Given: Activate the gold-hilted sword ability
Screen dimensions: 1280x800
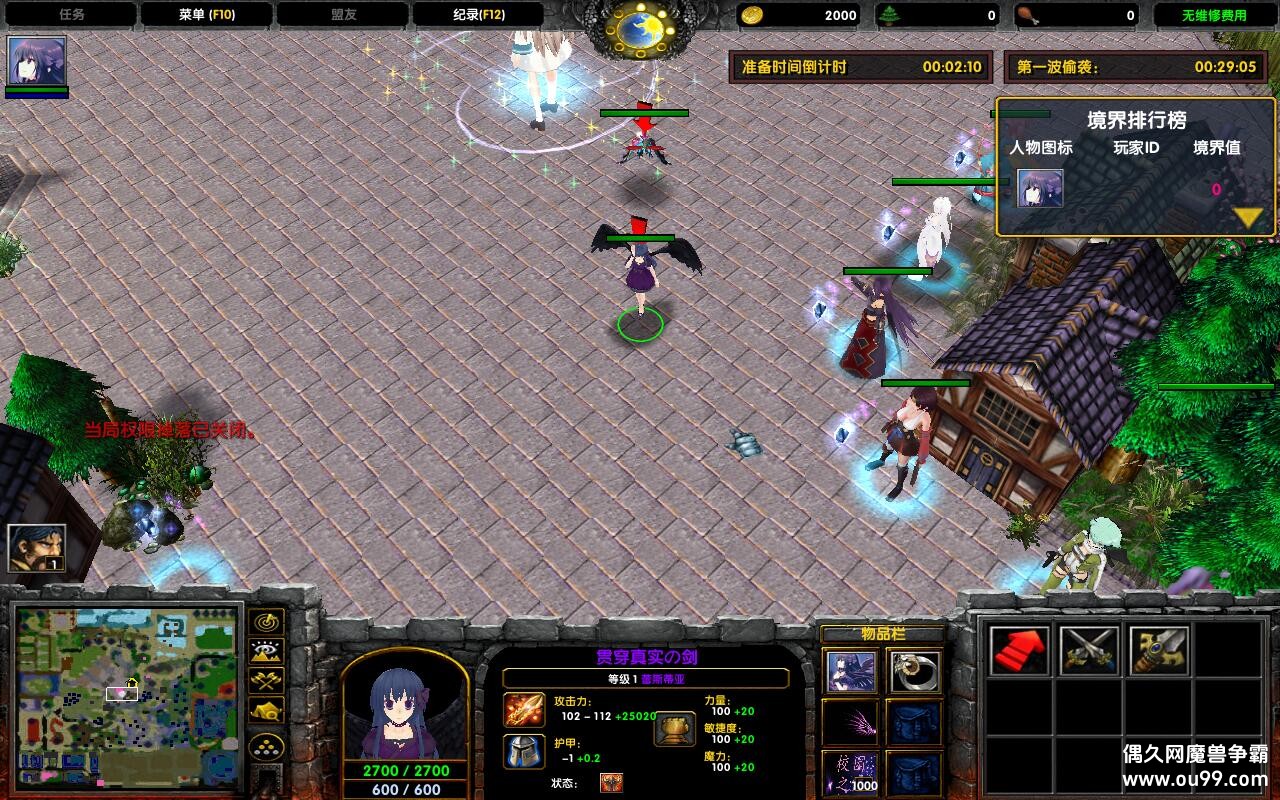Looking at the screenshot, I should [1159, 651].
